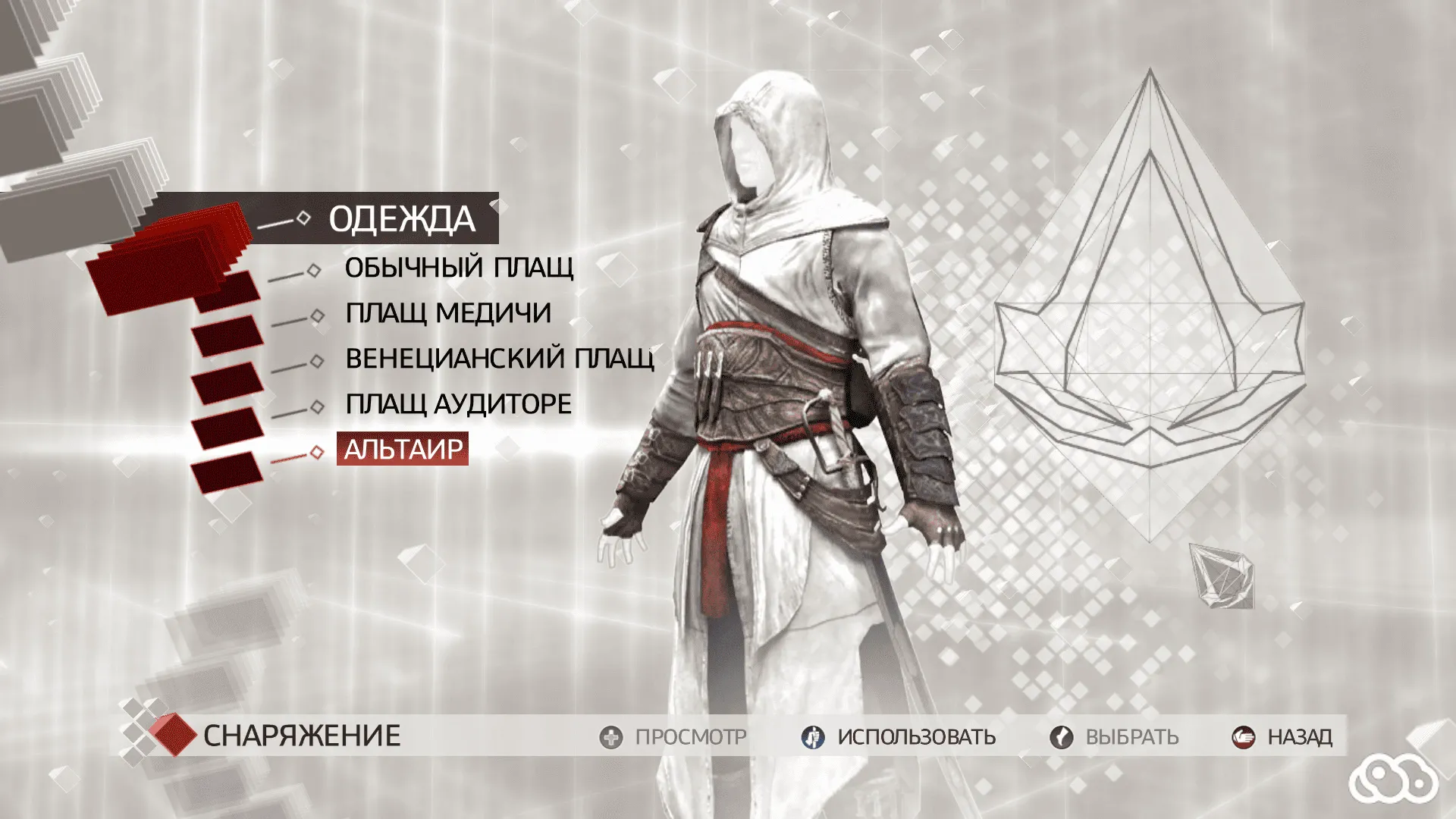Click the red СНАРЯЖЕНИЕ diamond icon
1456x819 pixels.
click(x=176, y=734)
